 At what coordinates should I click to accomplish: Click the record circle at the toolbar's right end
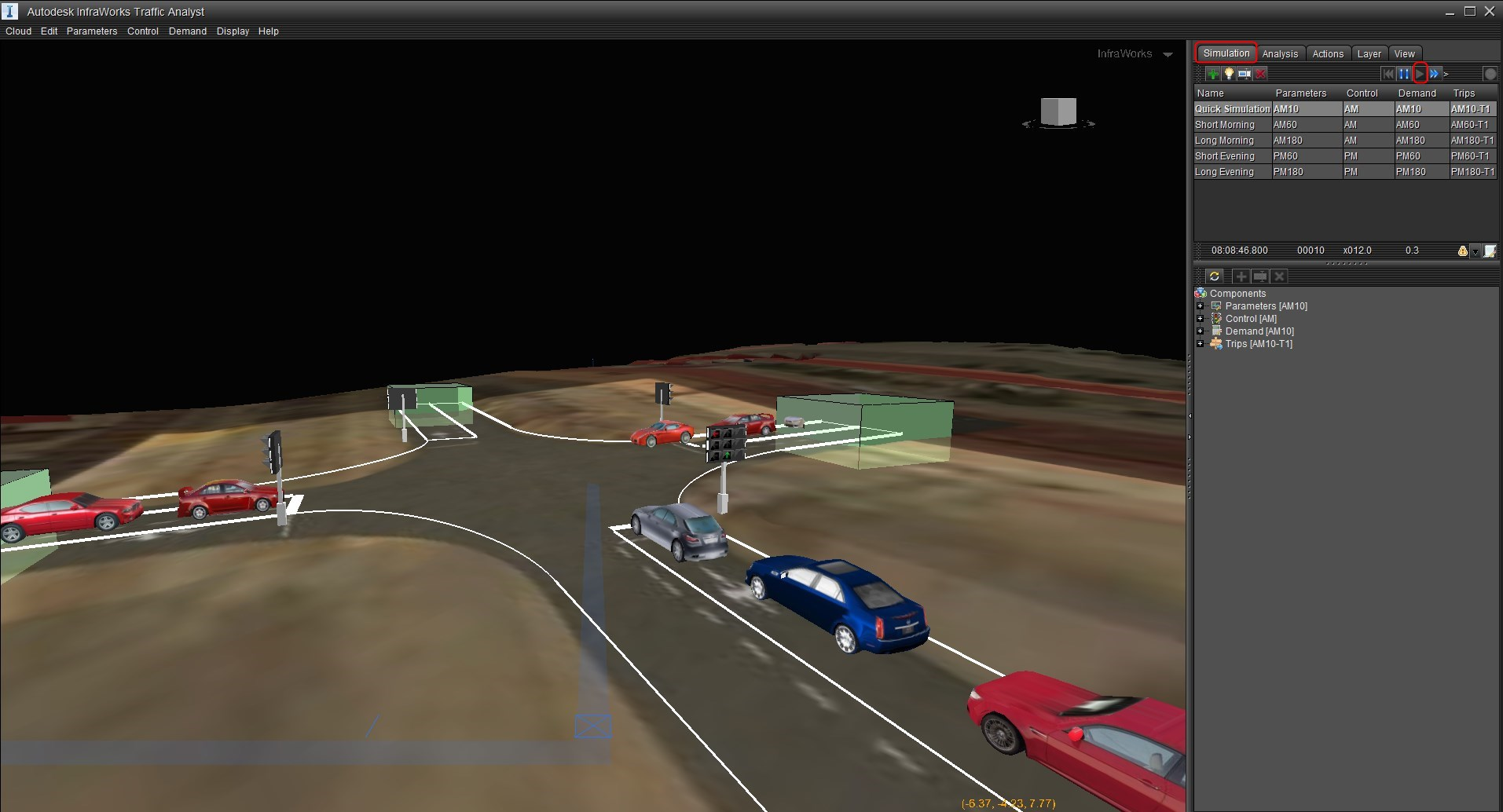[1490, 74]
